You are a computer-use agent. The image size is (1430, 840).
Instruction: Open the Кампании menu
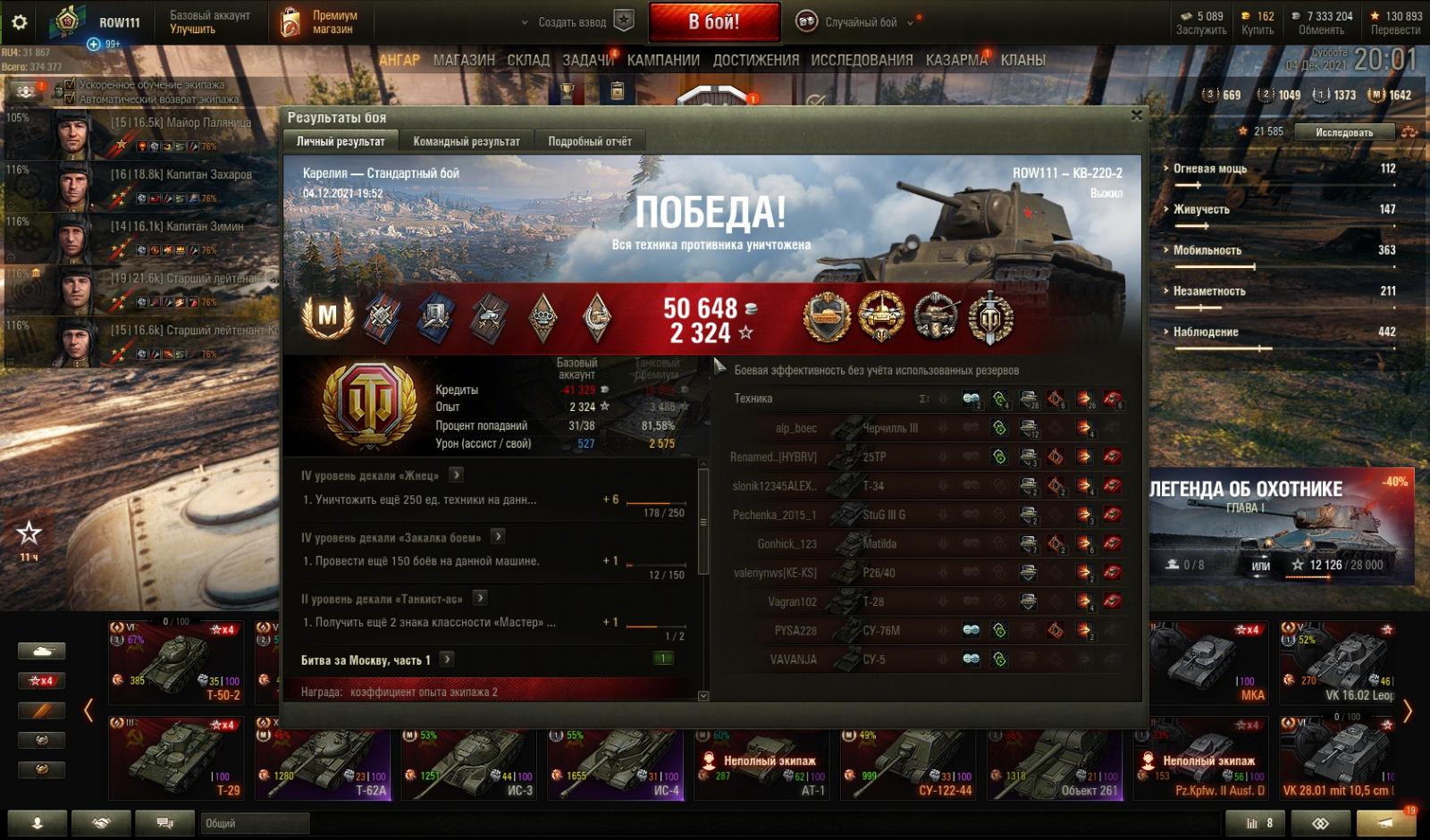click(x=662, y=60)
